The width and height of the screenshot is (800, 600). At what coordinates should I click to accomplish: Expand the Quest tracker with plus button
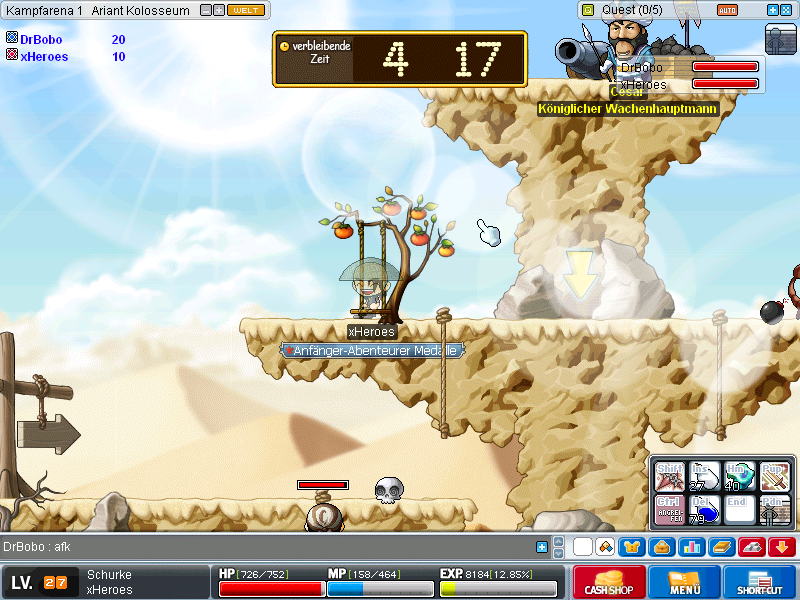(x=773, y=10)
